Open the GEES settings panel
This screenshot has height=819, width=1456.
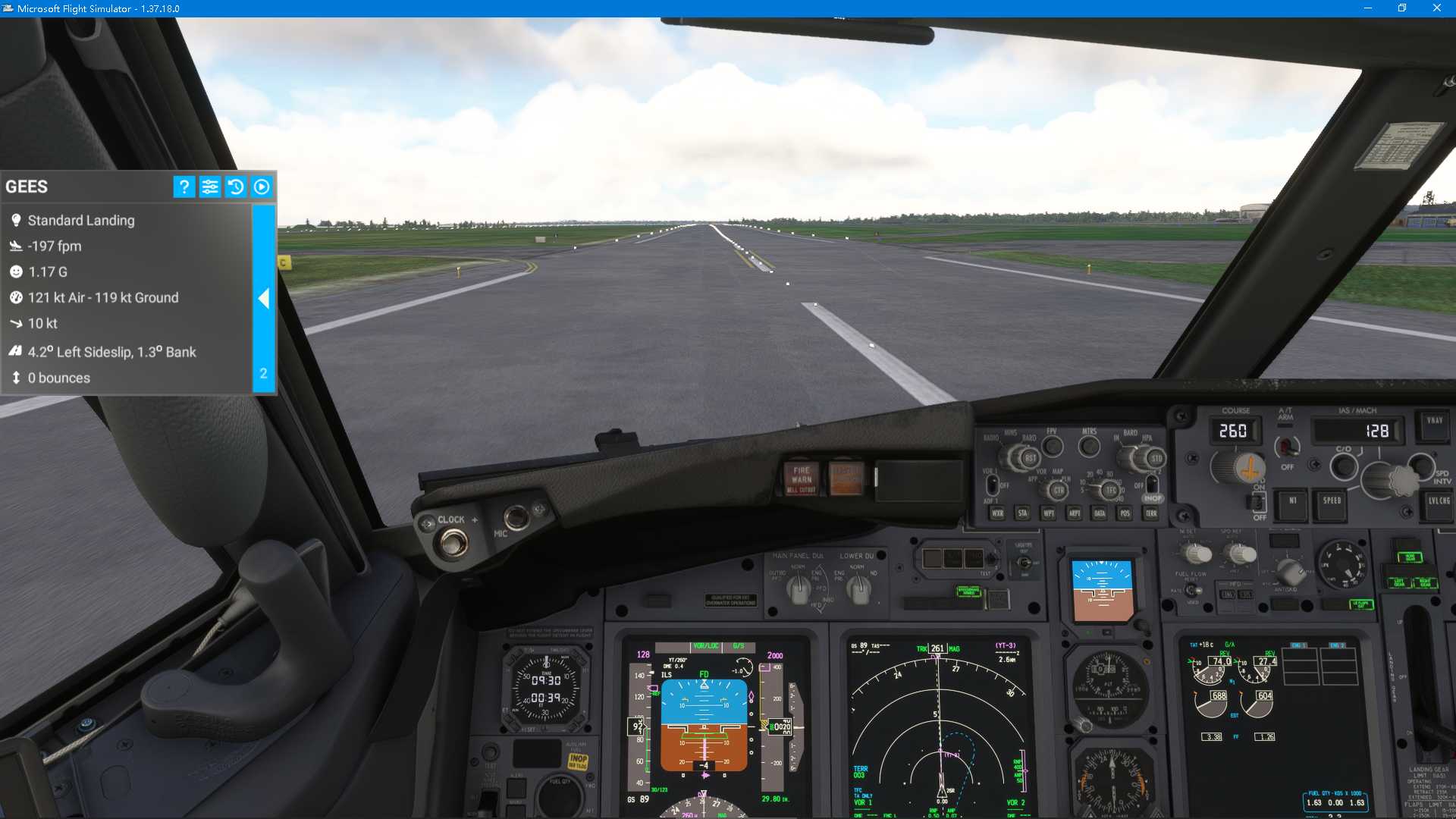[x=210, y=187]
